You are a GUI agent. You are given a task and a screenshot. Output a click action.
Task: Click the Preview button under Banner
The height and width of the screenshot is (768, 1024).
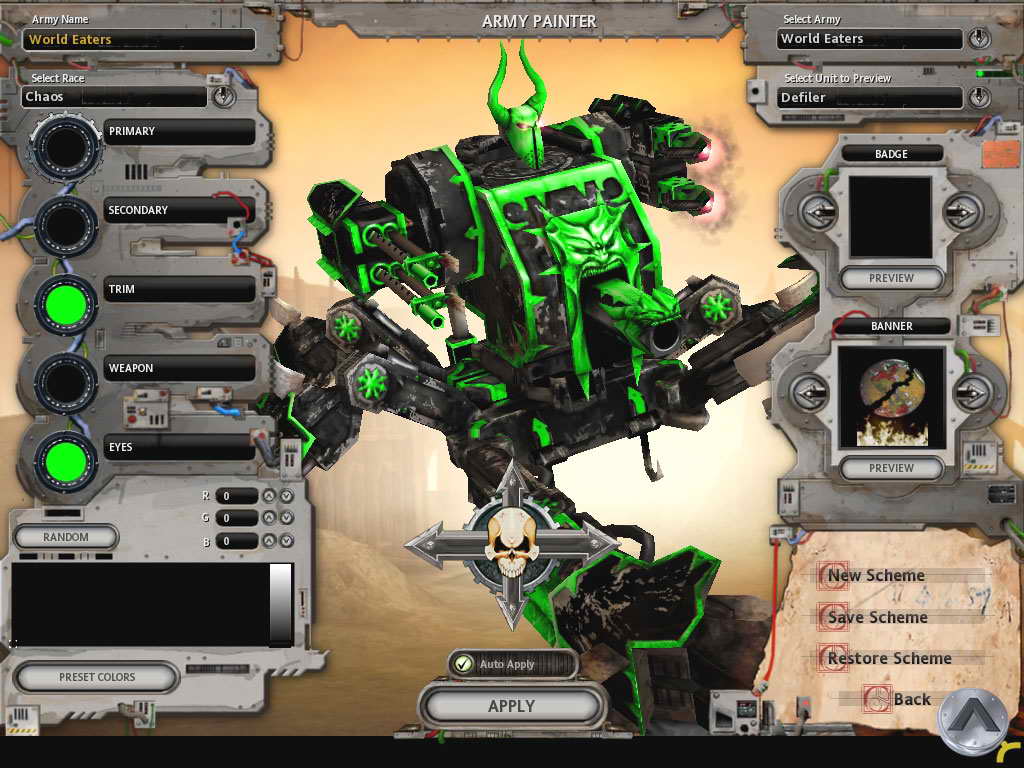tap(891, 468)
